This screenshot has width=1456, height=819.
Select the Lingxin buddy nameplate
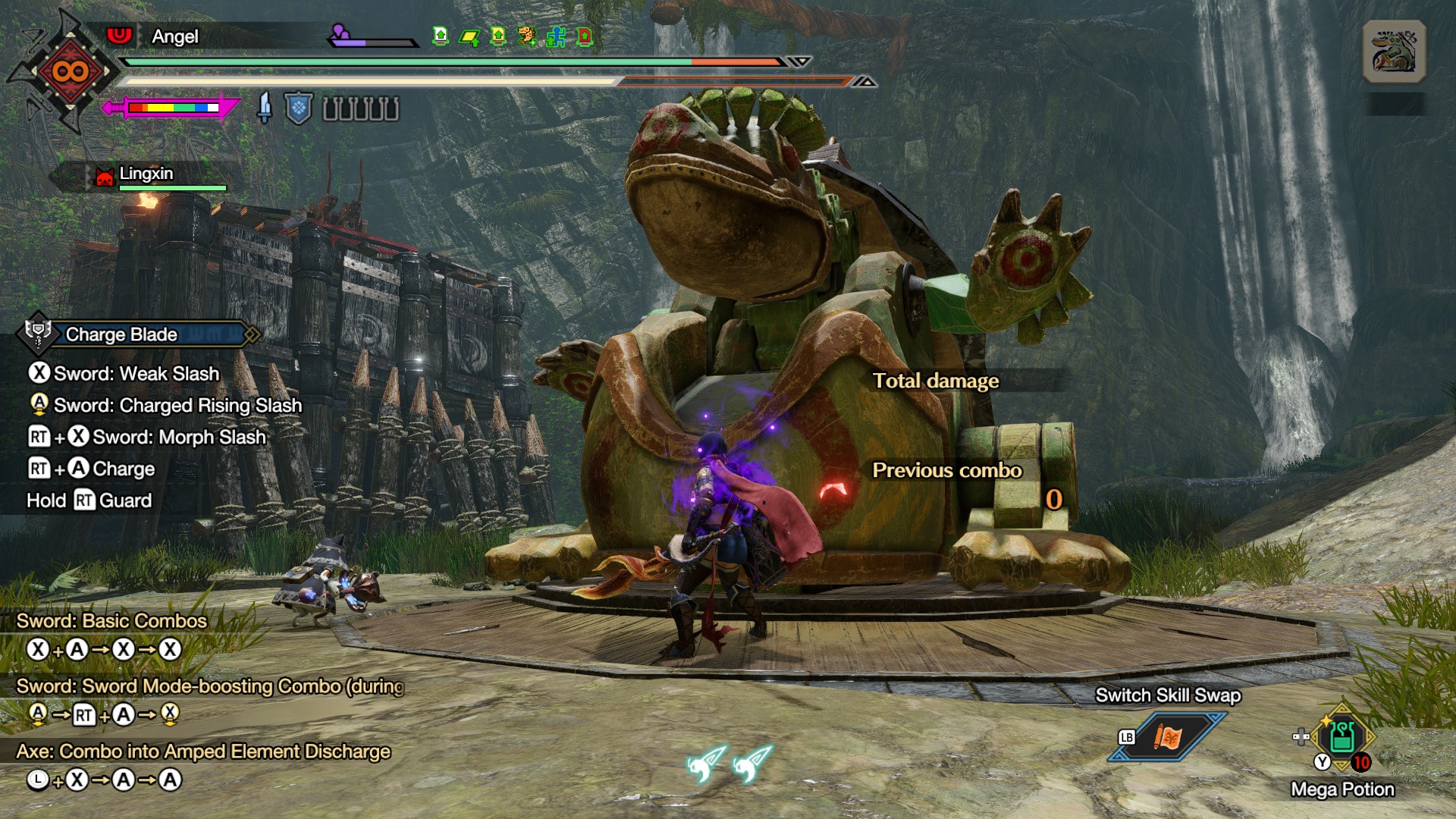tap(146, 174)
